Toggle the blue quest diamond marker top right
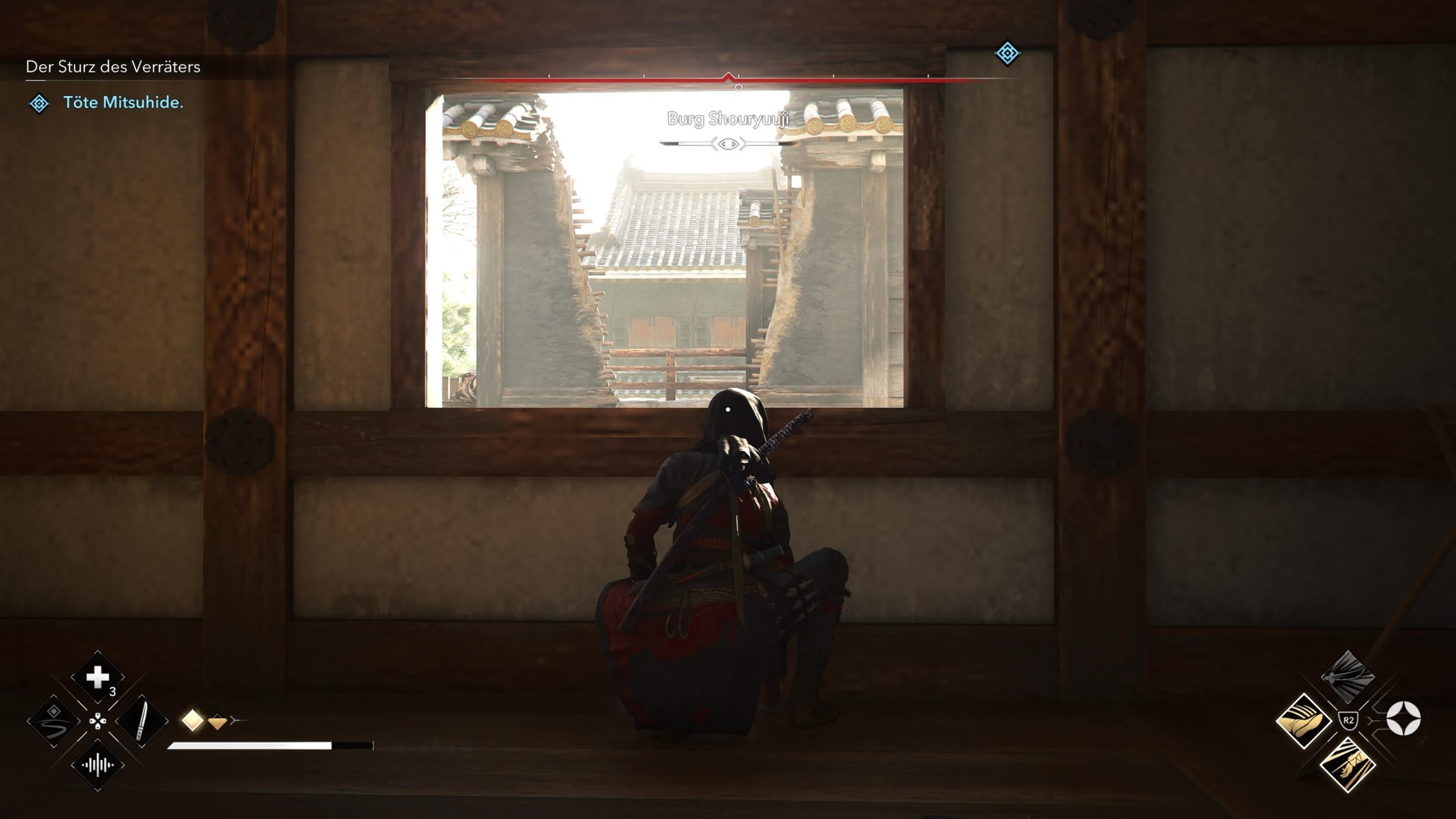 coord(1009,53)
